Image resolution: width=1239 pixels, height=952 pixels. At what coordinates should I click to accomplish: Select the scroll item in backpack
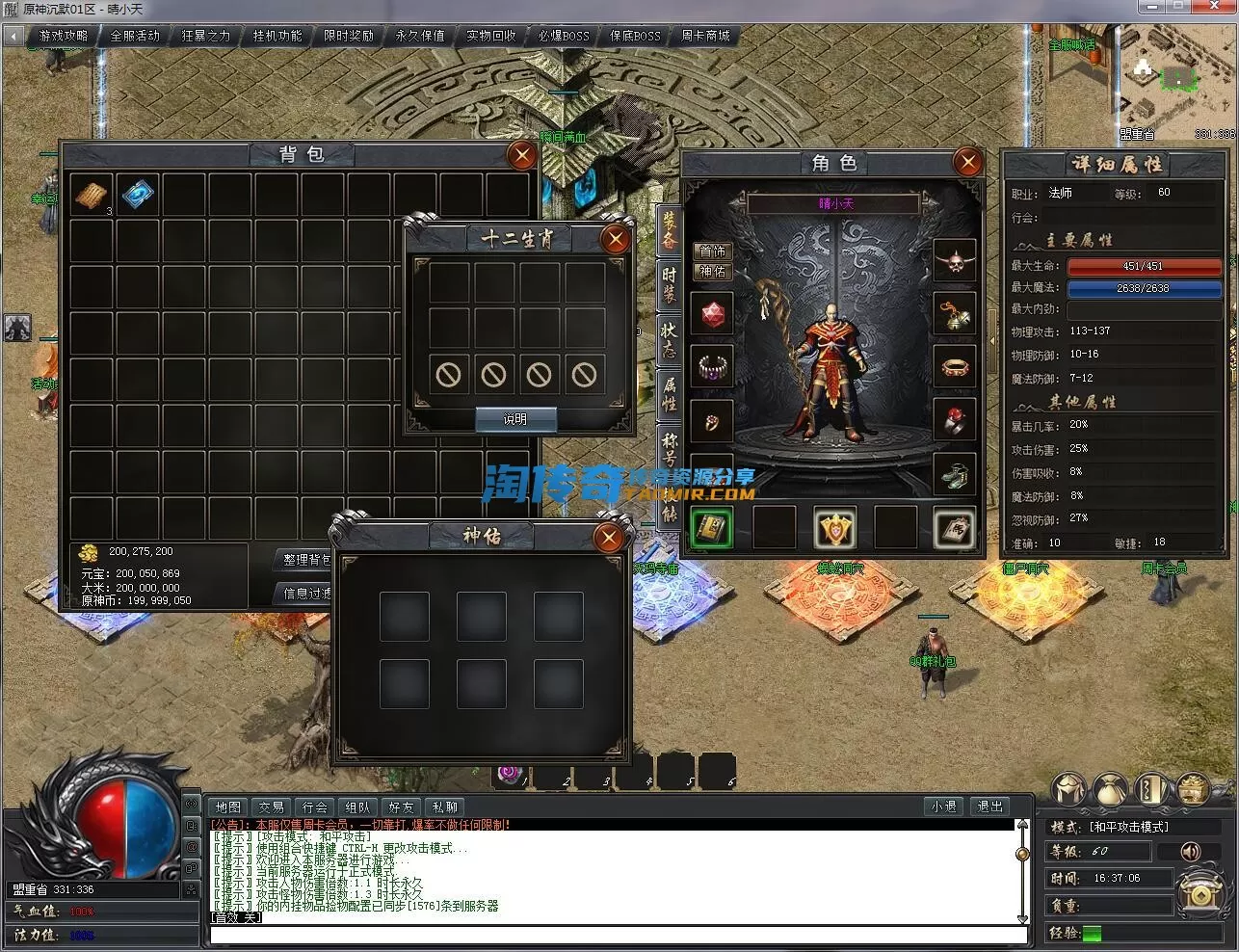pyautogui.click(x=92, y=194)
